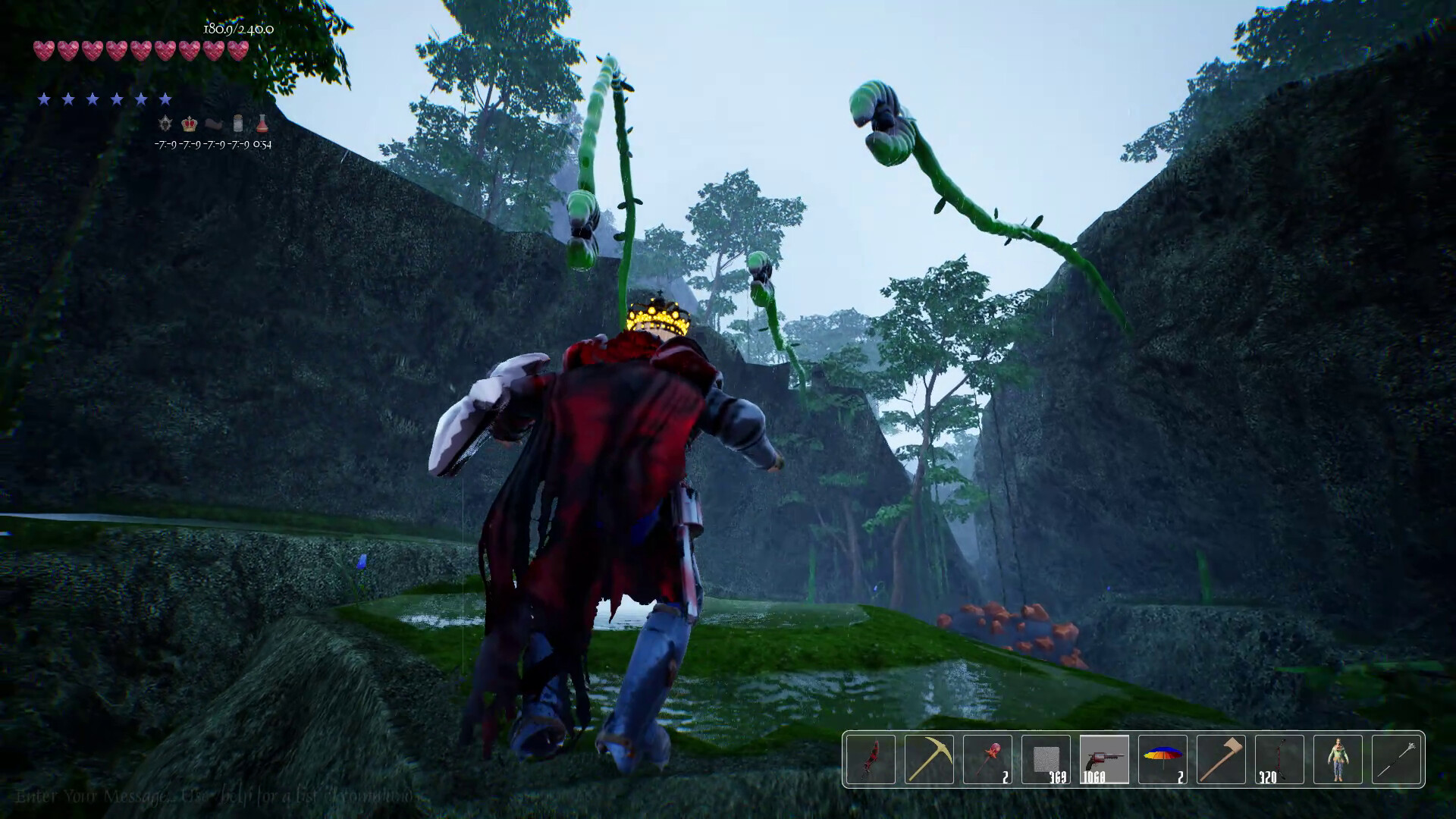Inspect the spiked badge buff icon

(165, 123)
